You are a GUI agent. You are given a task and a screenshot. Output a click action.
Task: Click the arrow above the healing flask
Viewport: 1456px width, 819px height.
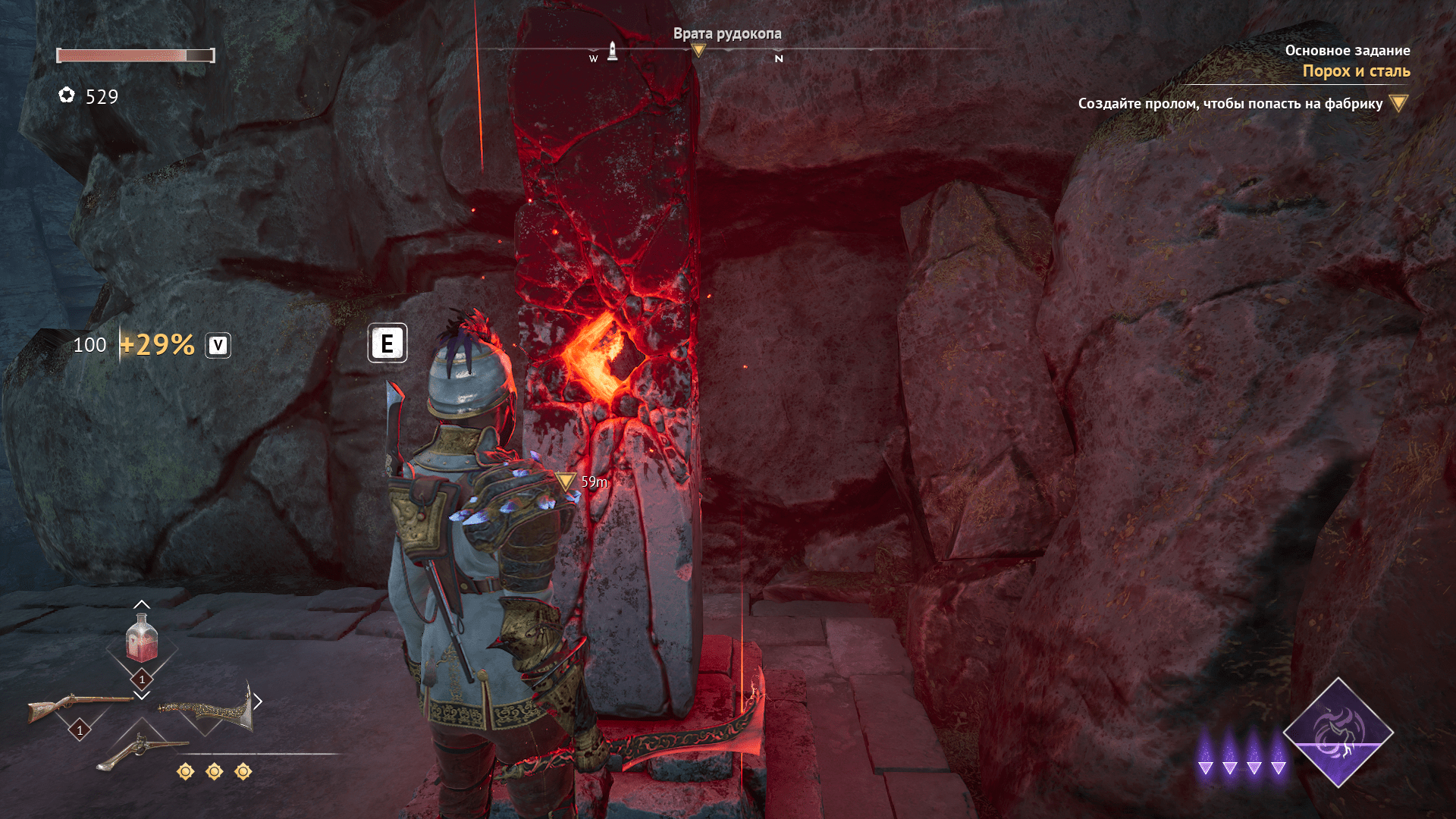[142, 604]
